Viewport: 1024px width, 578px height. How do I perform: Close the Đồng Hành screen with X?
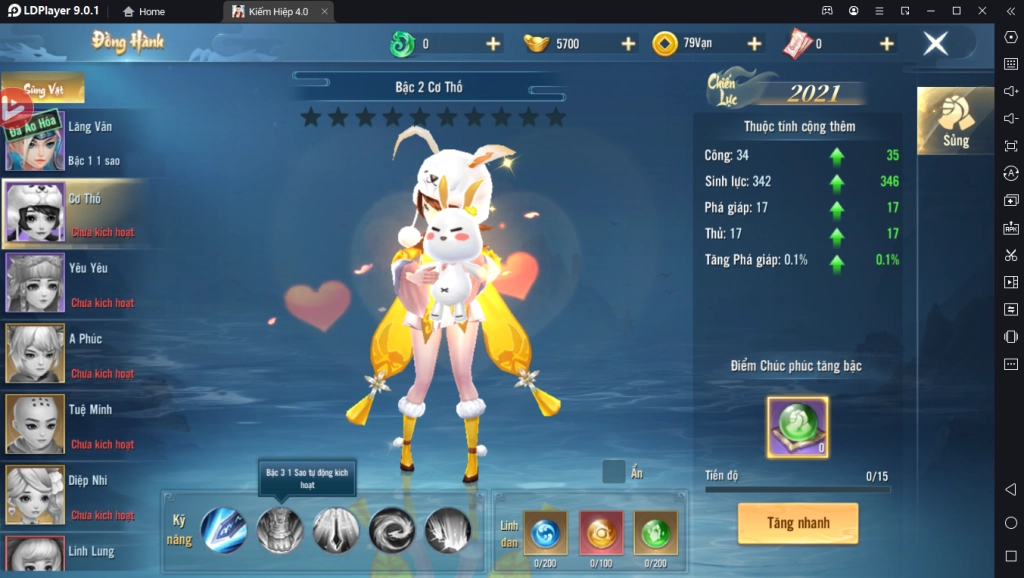935,44
